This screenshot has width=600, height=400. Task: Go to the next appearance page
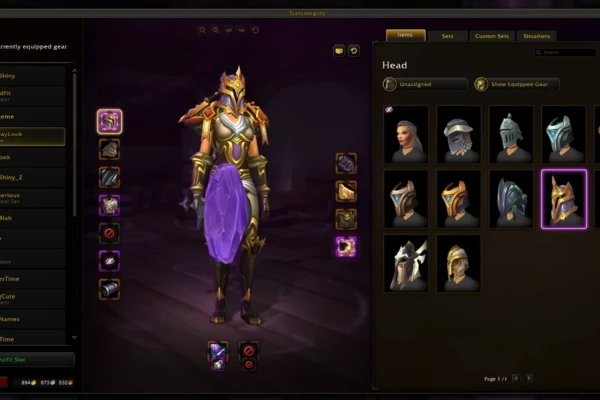click(x=529, y=378)
